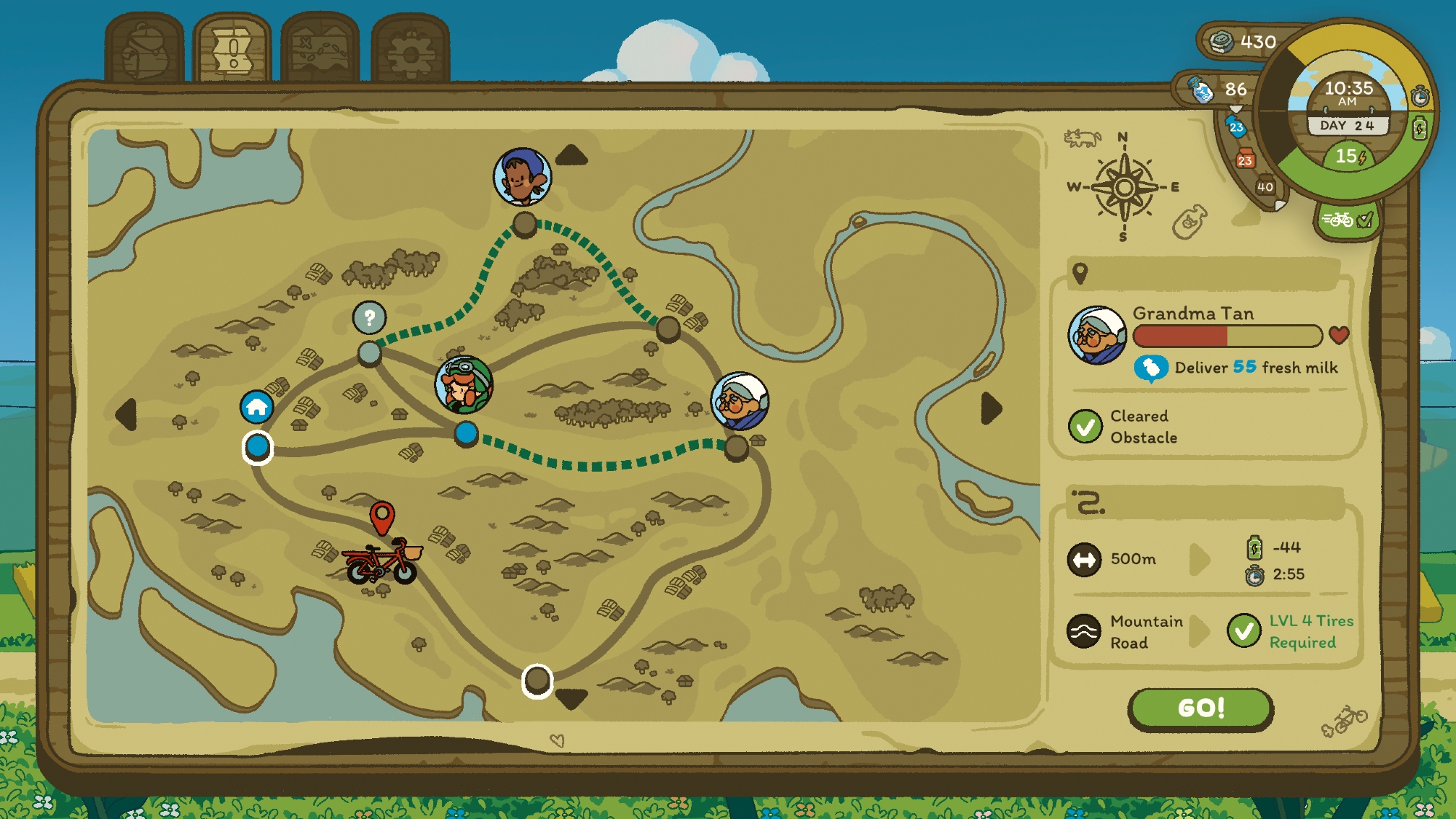
Task: Start the delivery with the GO! button
Action: [x=1200, y=708]
